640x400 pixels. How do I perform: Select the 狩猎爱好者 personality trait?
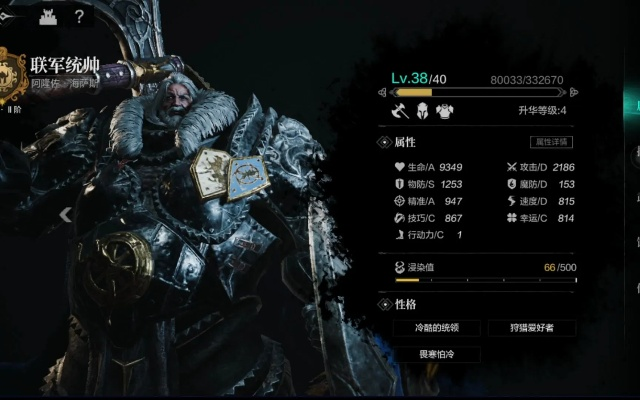pos(531,328)
